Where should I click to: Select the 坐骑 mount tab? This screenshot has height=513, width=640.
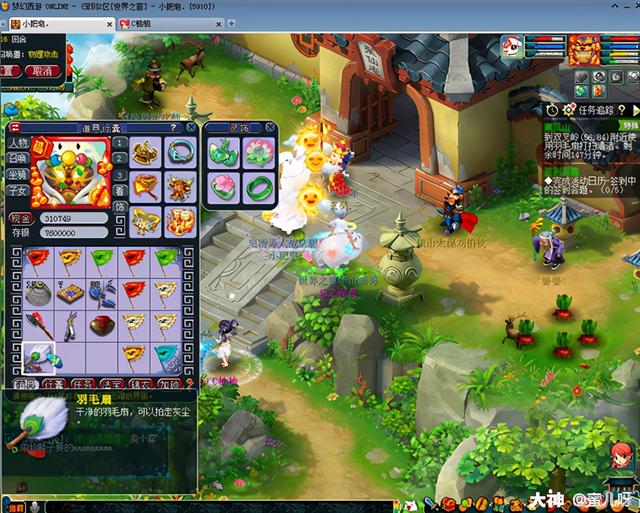tap(19, 174)
